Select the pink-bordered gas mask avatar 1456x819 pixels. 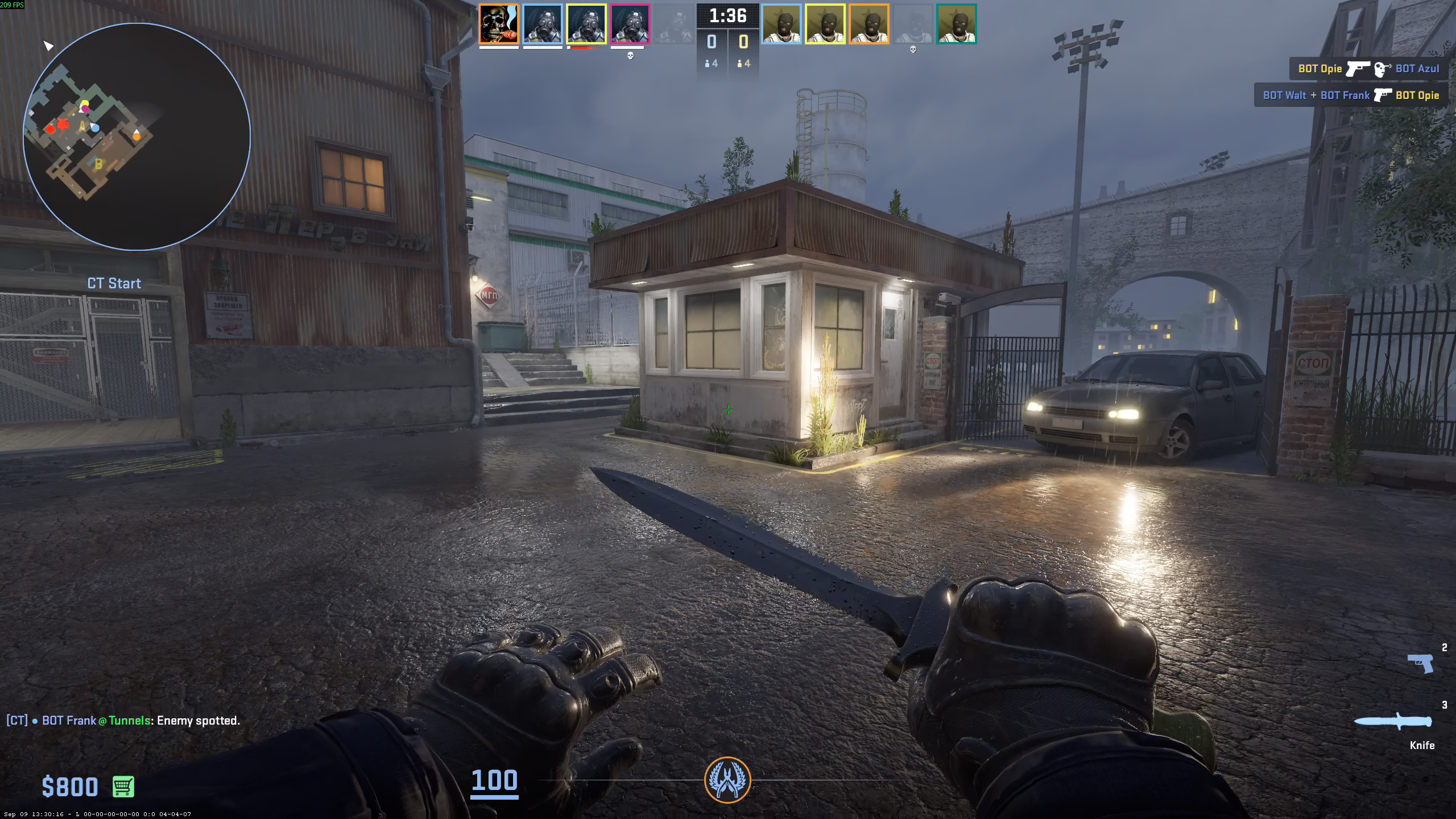(630, 24)
